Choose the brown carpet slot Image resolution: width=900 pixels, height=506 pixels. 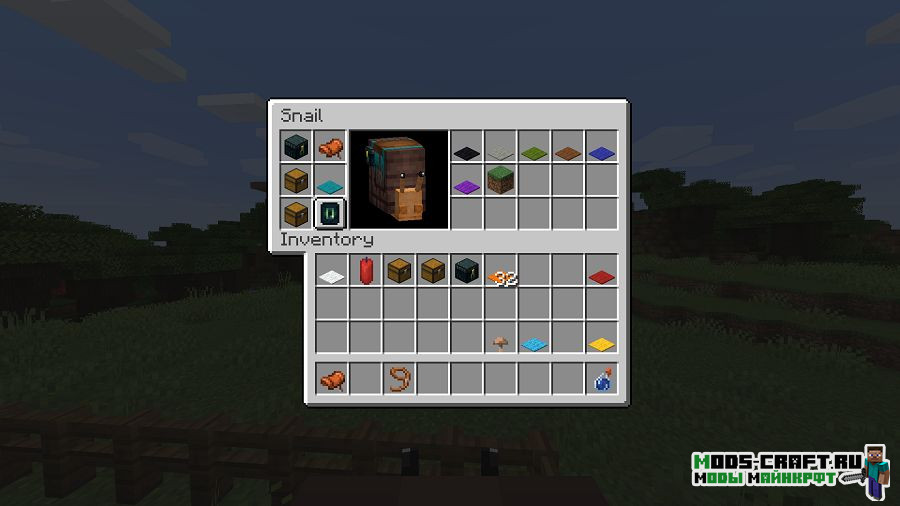coord(568,153)
